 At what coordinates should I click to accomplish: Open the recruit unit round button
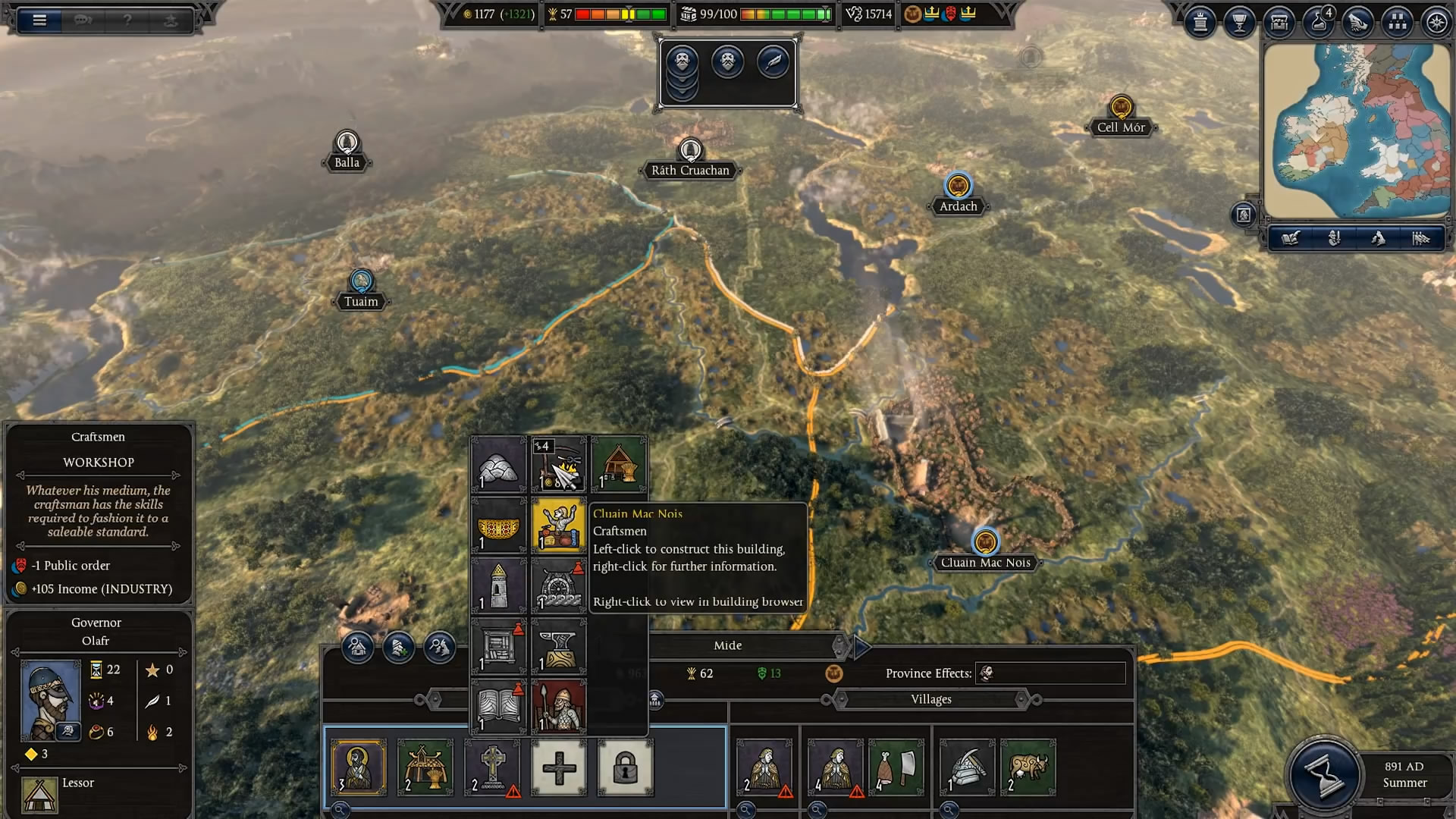[398, 647]
